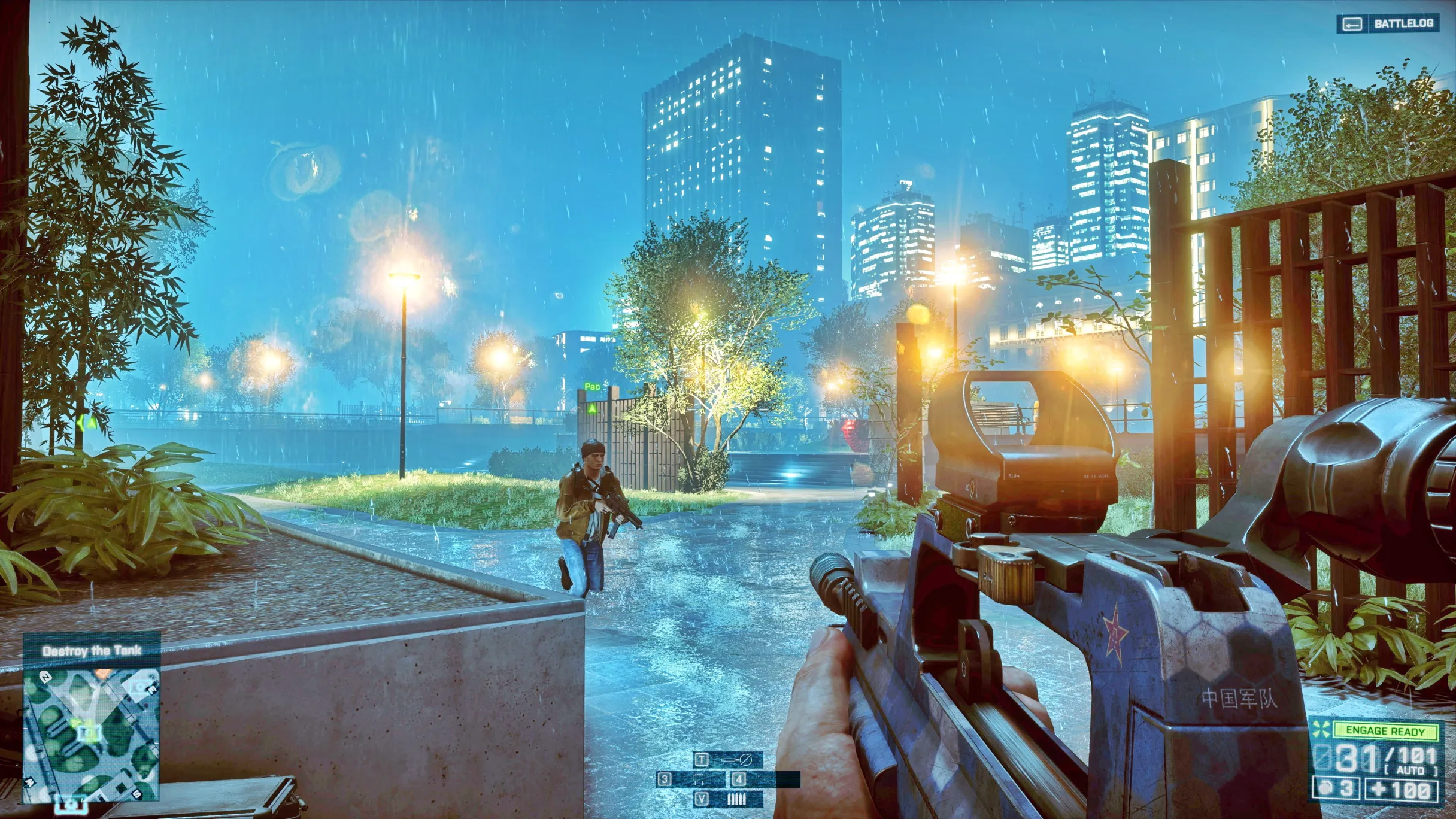
Task: Choose the flashlight attachment toggle slot
Action: (x=728, y=760)
